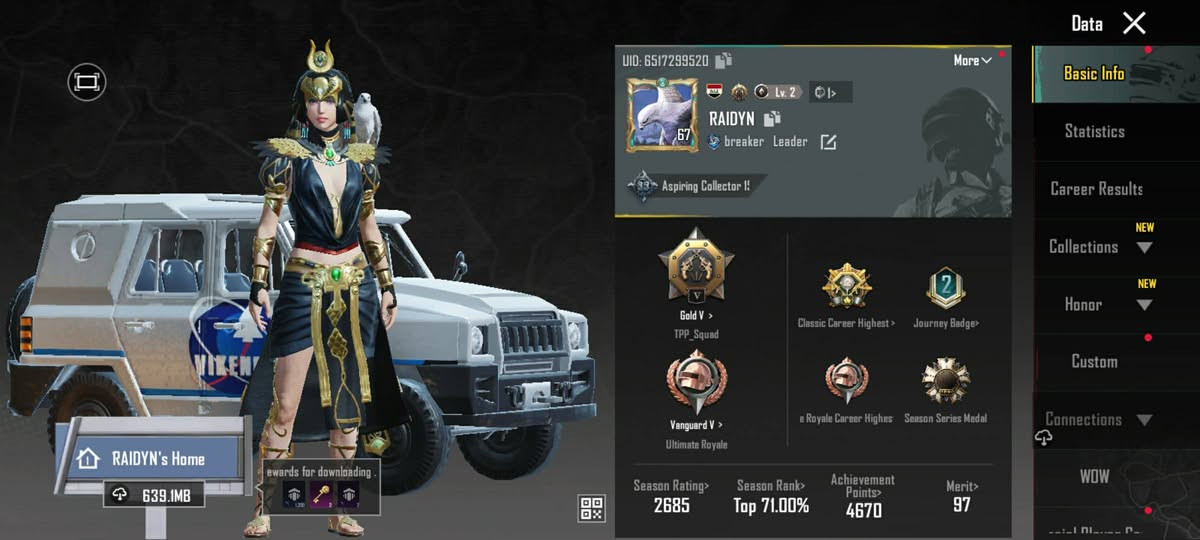Select the WOW tab
The image size is (1200, 540).
click(1094, 477)
